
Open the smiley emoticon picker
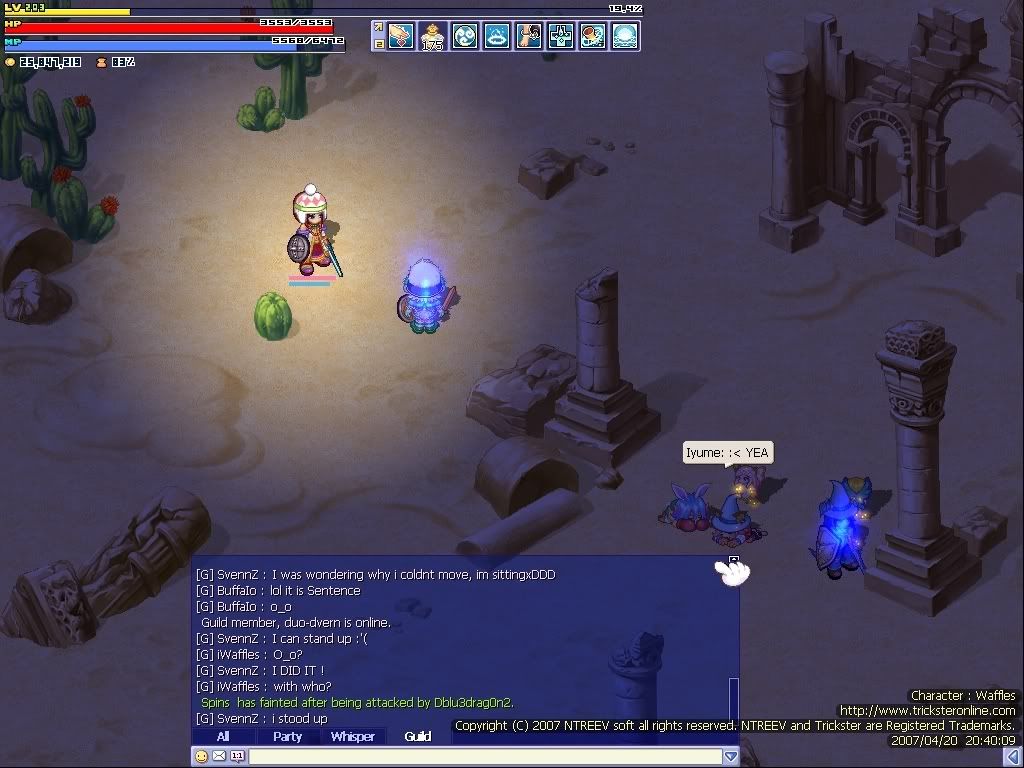[202, 757]
